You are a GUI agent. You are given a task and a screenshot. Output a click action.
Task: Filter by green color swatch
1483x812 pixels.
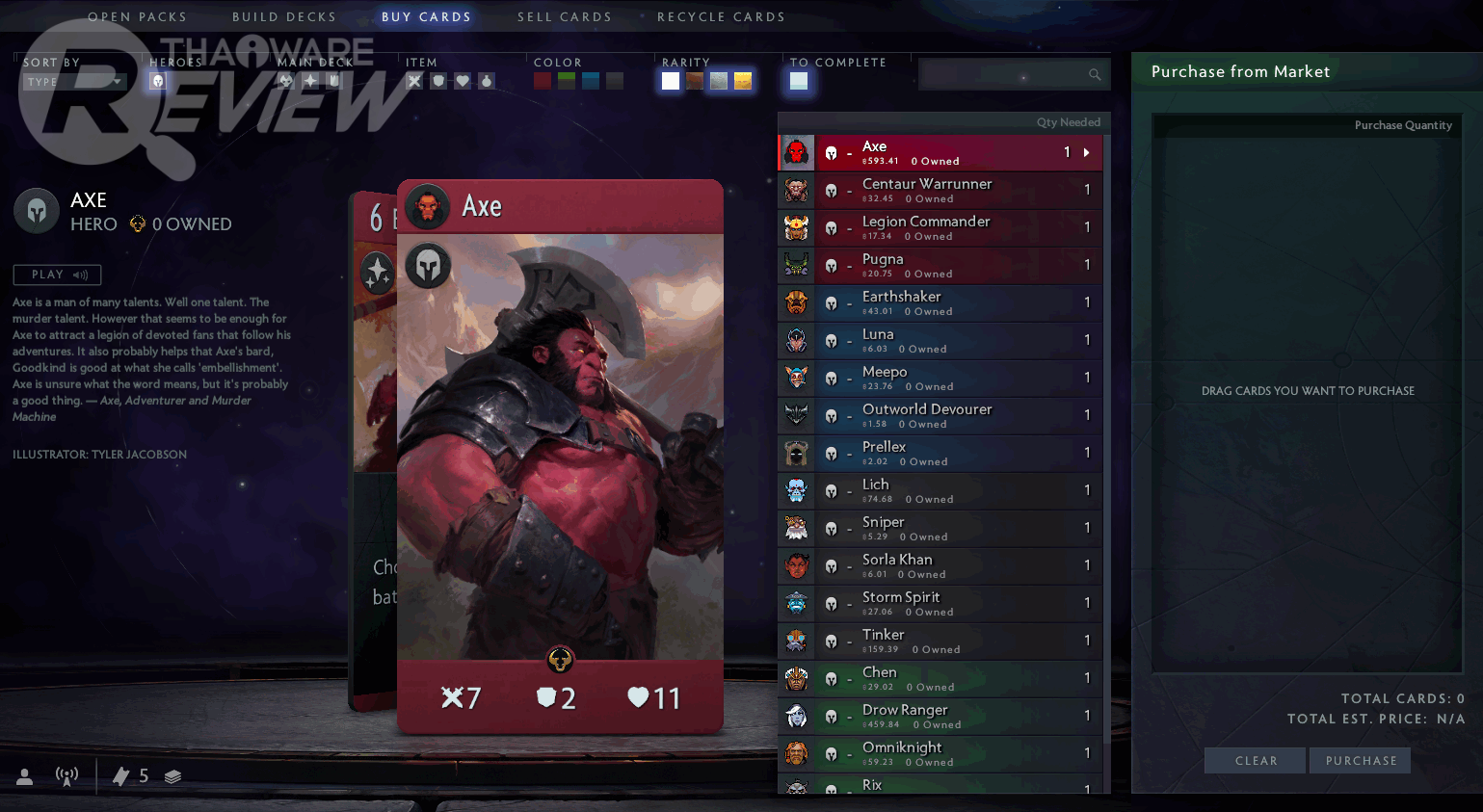coord(567,82)
